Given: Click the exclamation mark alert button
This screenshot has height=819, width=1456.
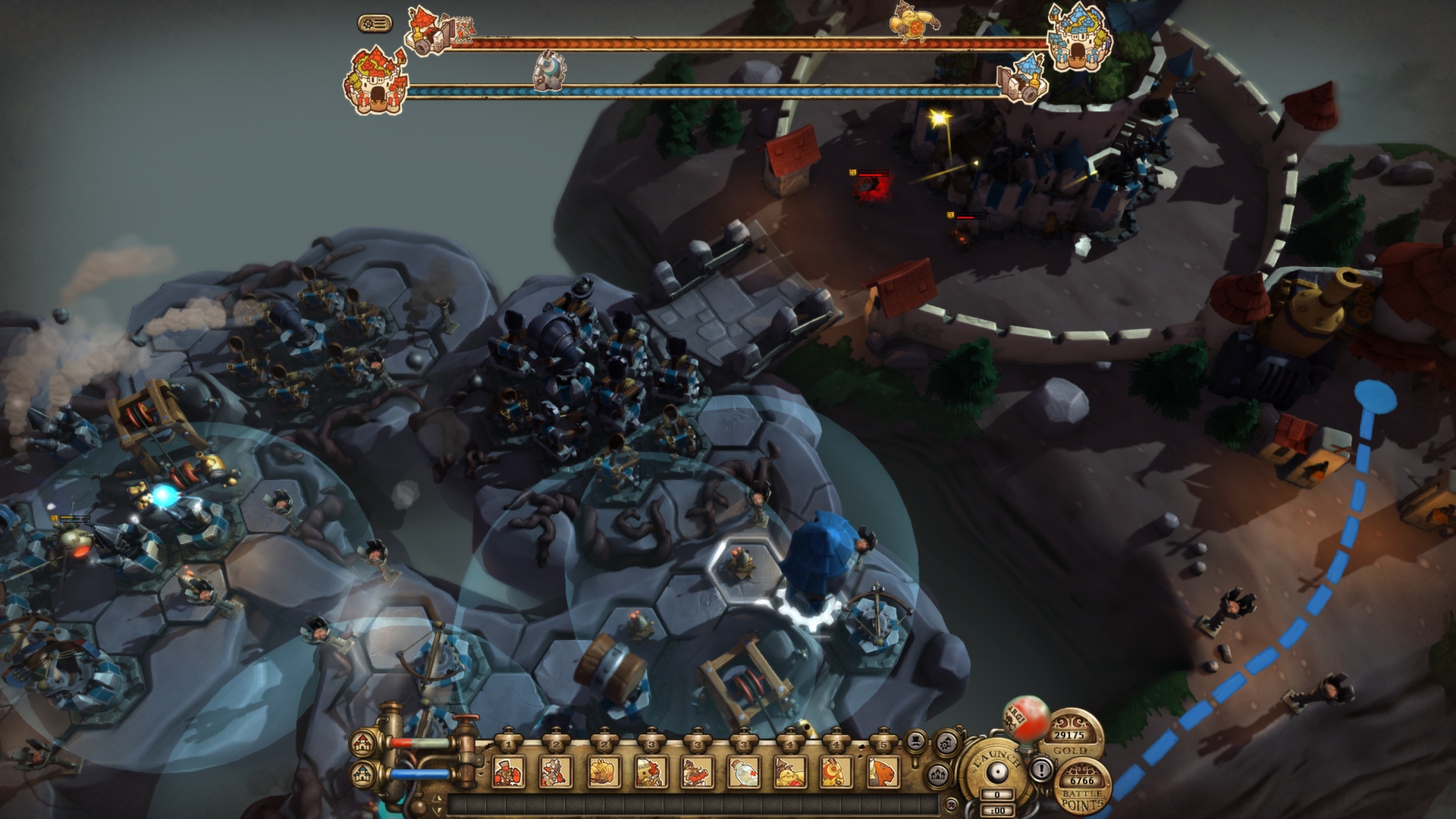Looking at the screenshot, I should pos(1042,770).
